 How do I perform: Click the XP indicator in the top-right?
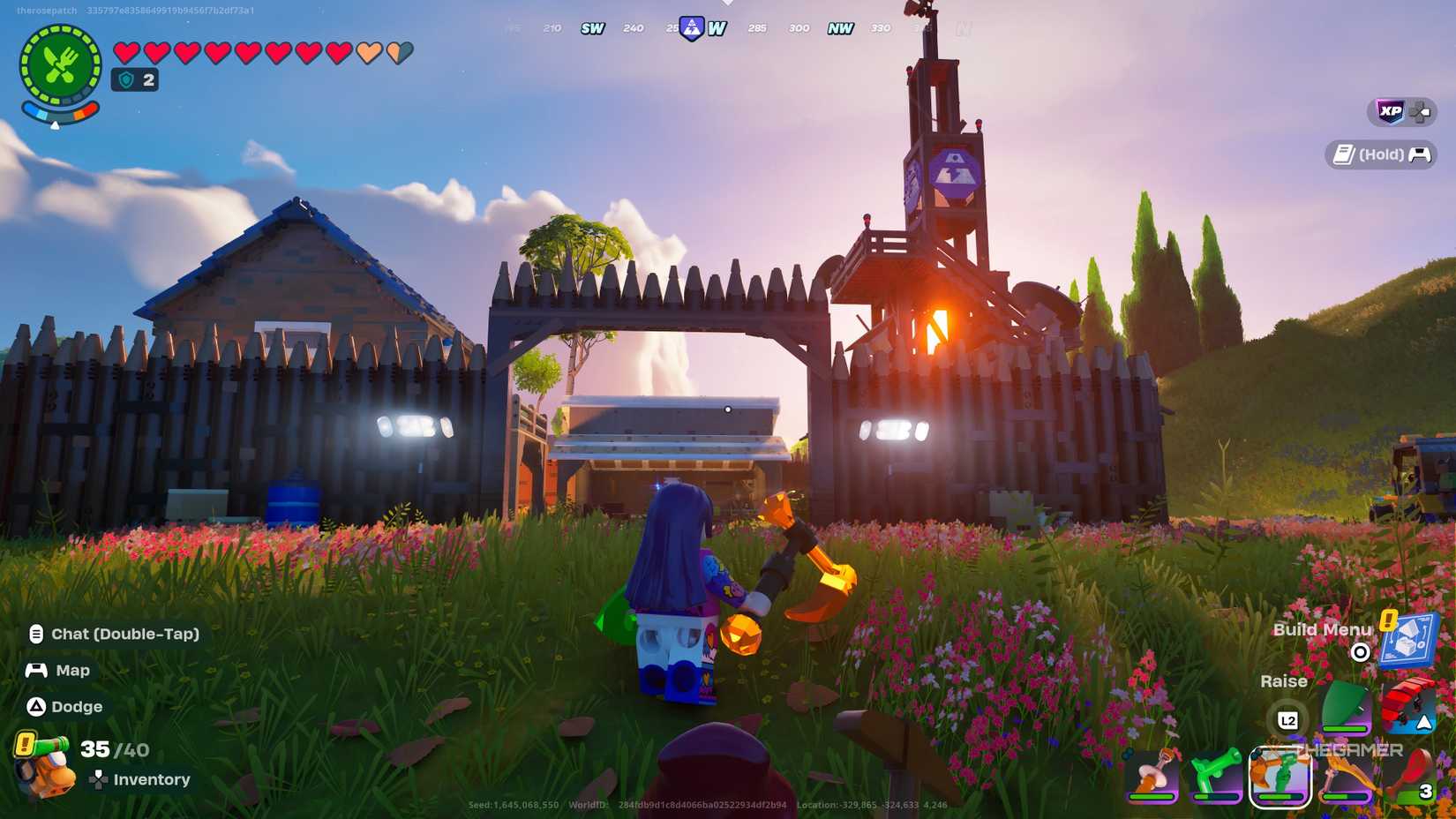click(x=1390, y=113)
